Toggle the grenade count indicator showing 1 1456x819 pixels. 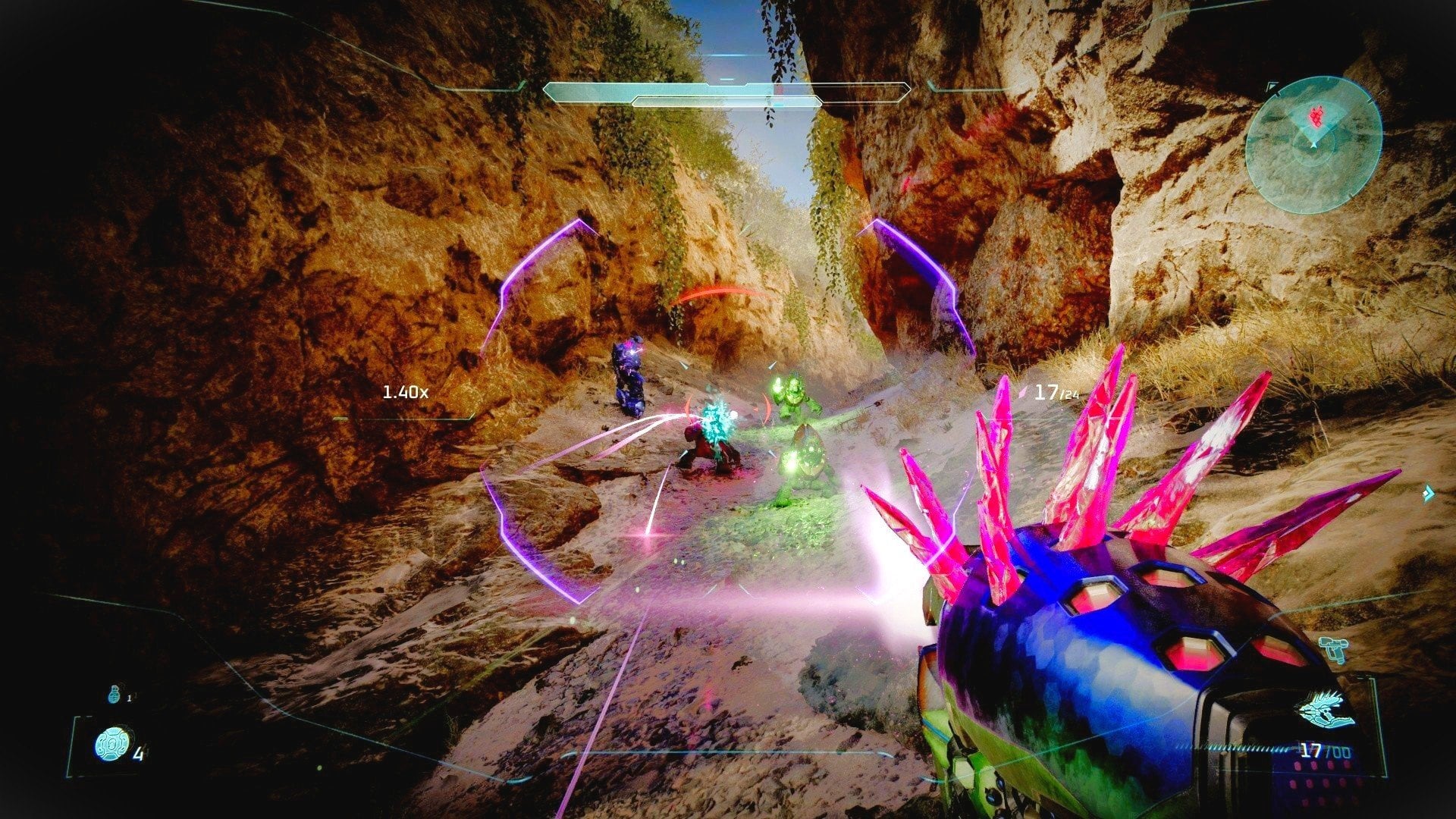click(130, 697)
